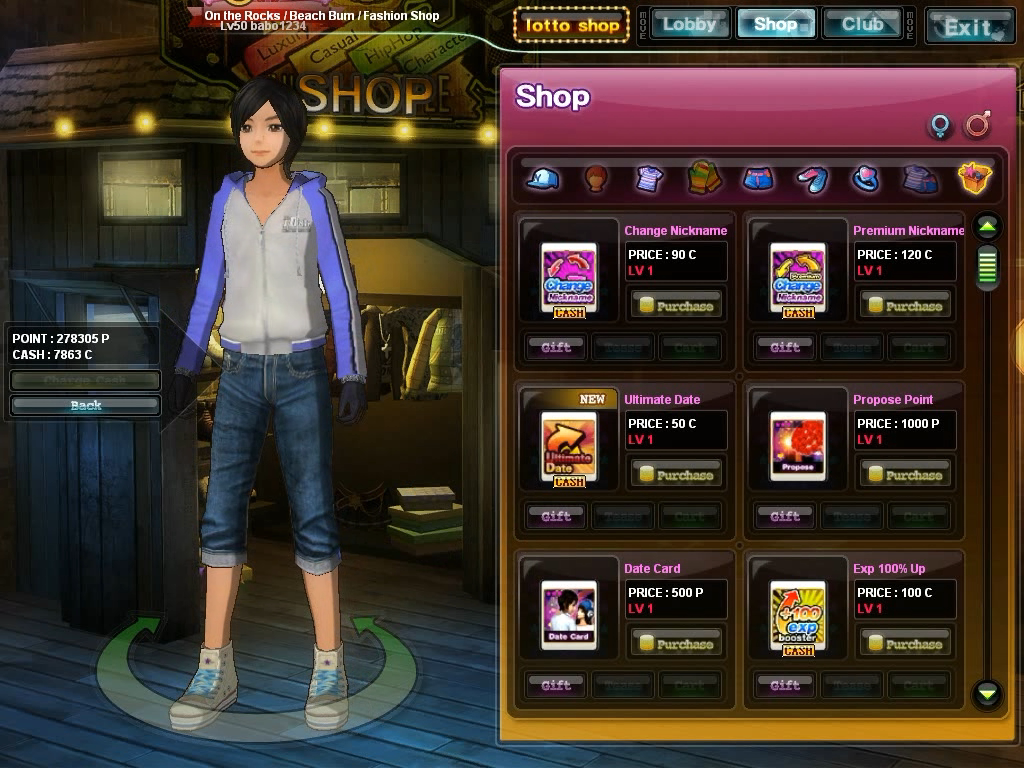
Task: Select the Date Card item thumbnail
Action: [x=569, y=614]
